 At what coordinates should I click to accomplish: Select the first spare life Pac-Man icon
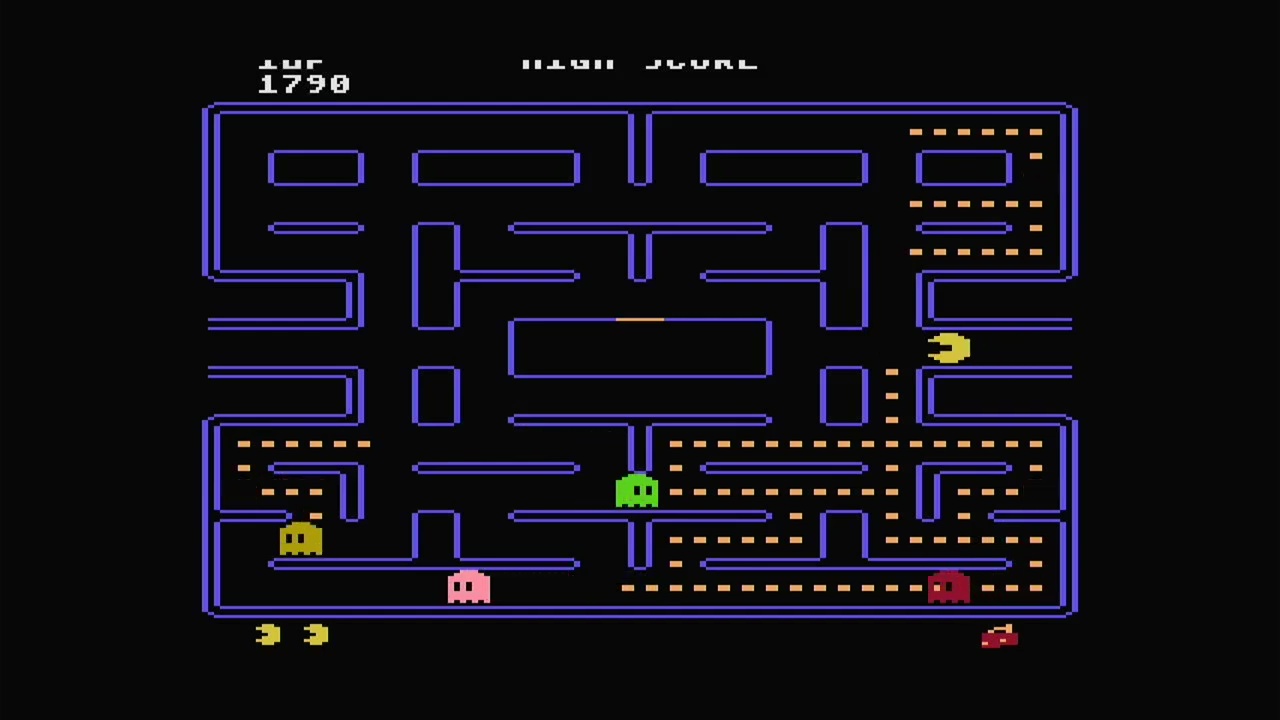(267, 634)
